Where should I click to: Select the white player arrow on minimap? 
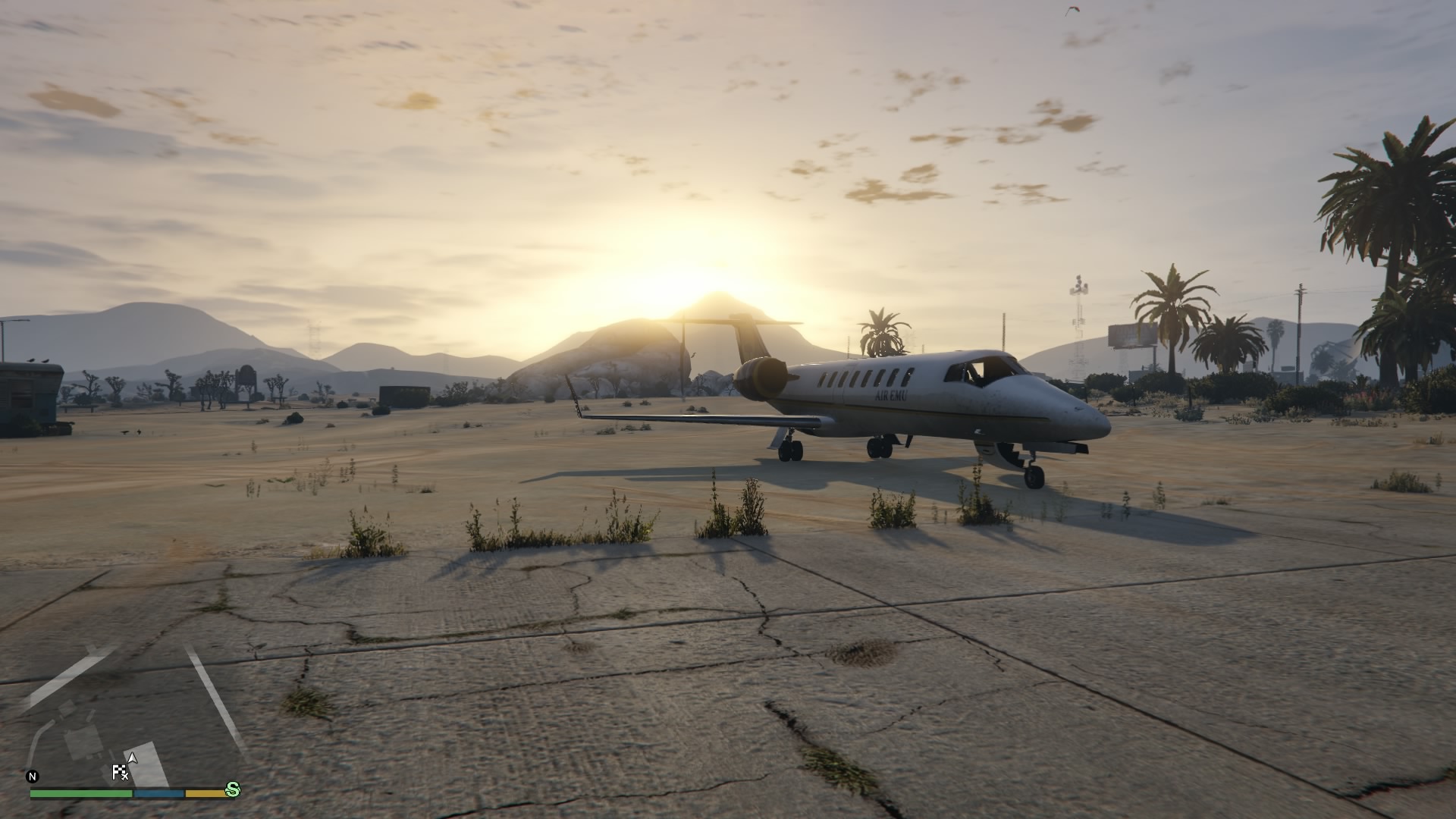pos(133,757)
